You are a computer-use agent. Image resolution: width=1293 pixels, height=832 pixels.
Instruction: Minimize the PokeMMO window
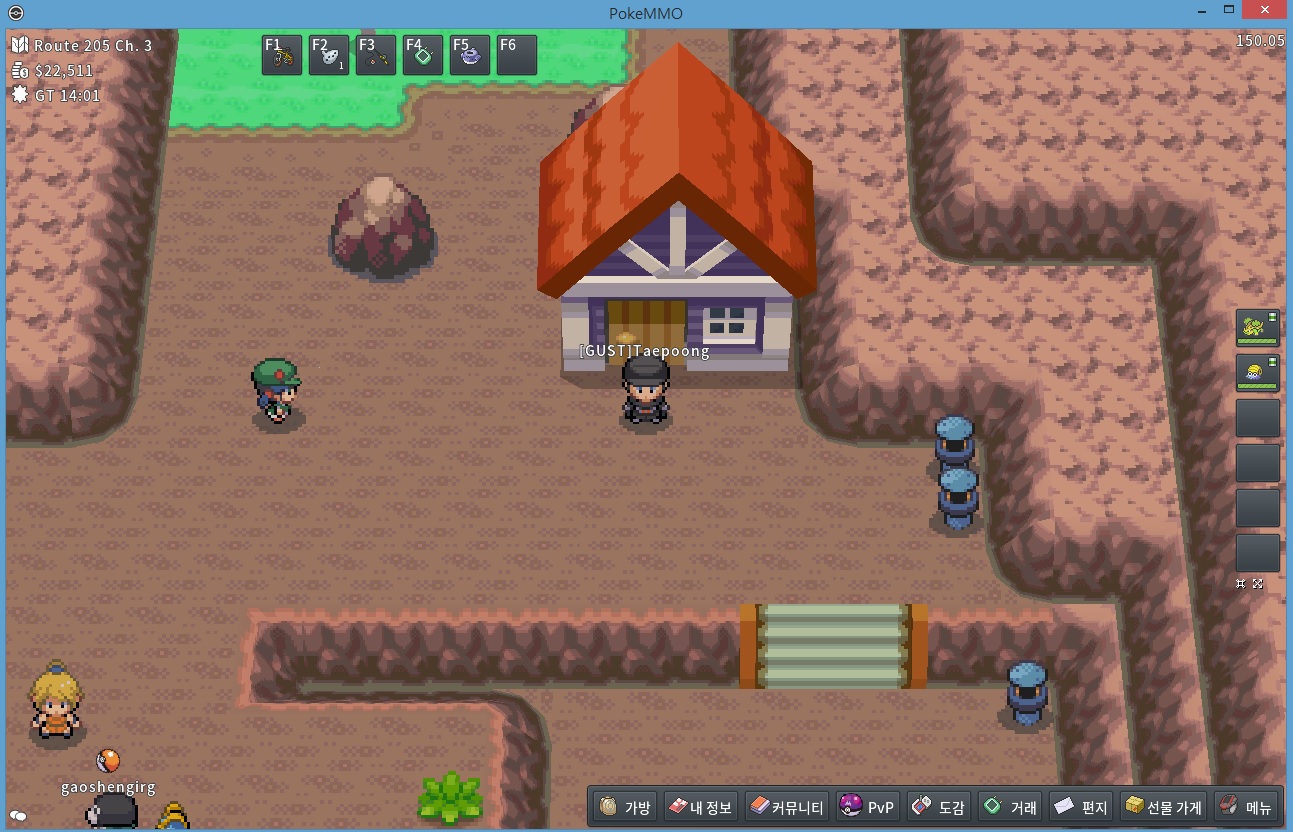click(1202, 10)
